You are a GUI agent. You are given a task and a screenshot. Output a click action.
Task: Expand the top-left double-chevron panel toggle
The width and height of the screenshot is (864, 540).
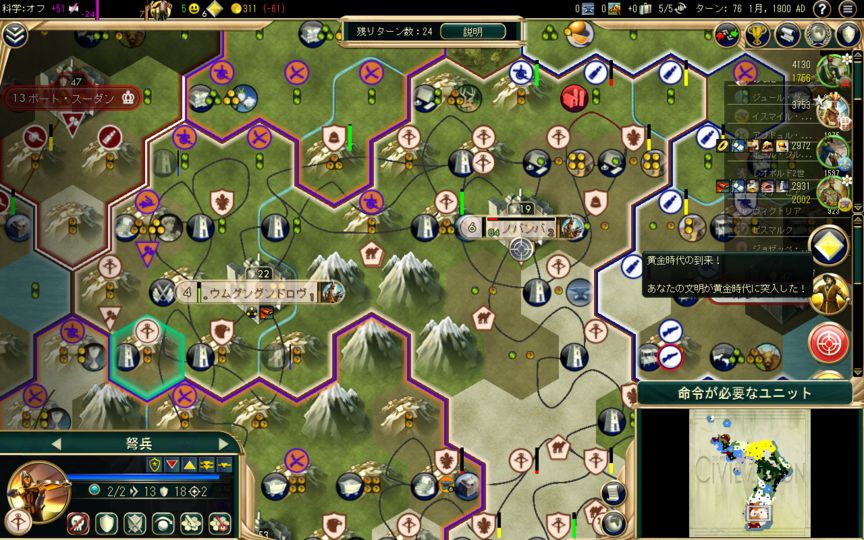[x=14, y=34]
